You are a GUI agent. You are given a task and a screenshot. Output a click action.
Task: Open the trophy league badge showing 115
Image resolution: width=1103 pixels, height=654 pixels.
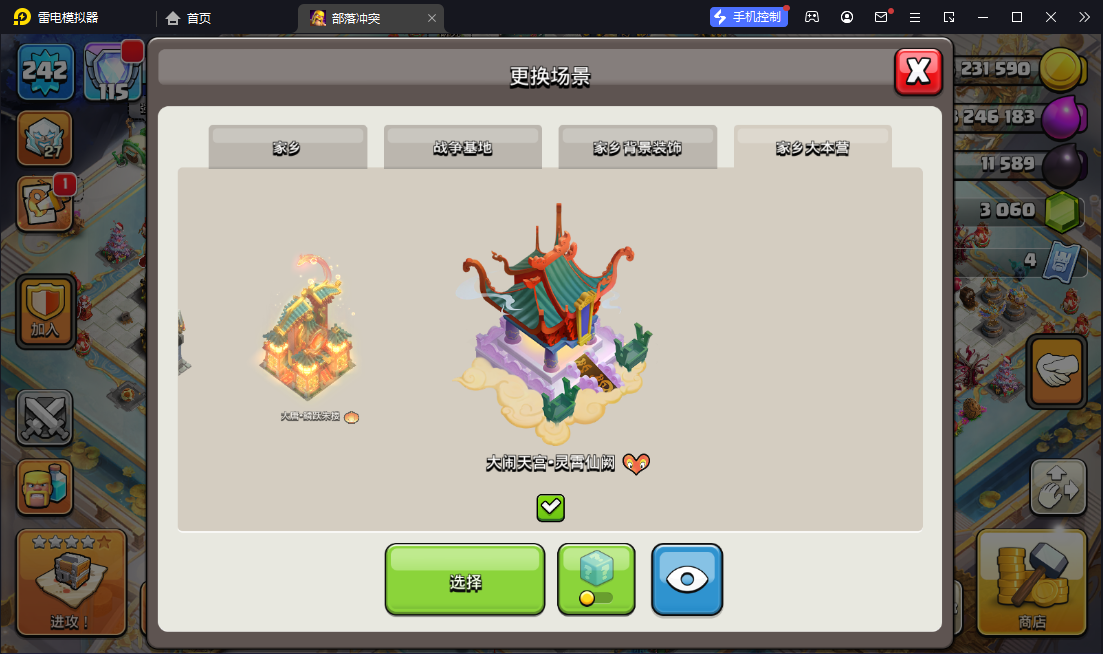click(112, 73)
